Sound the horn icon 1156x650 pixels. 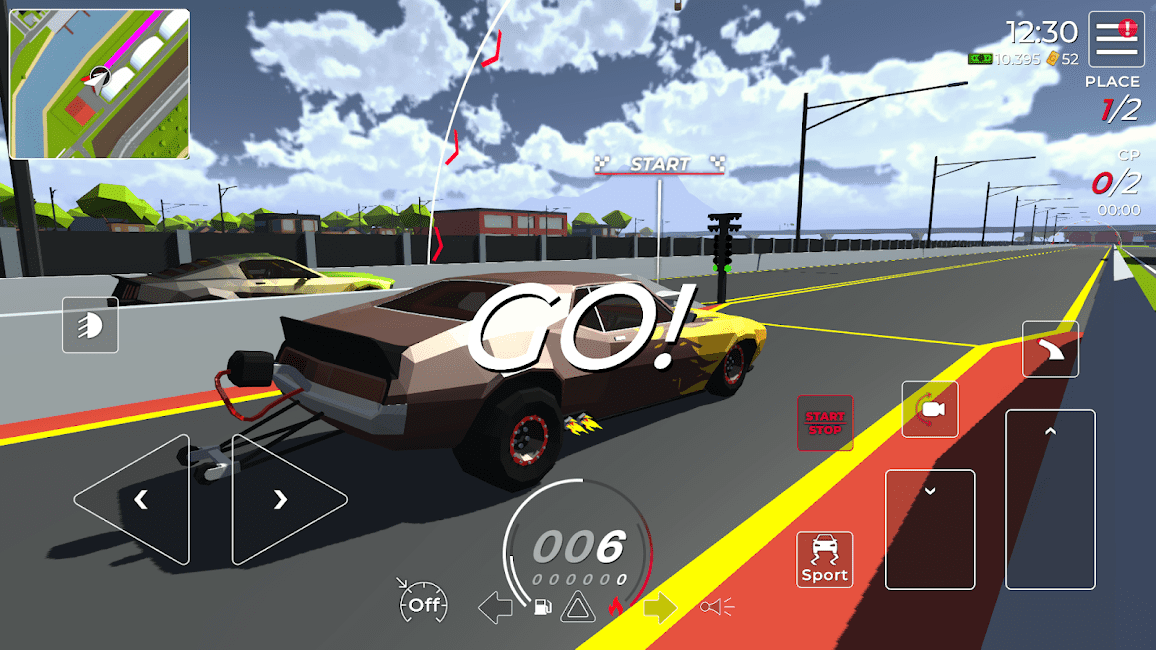pyautogui.click(x=717, y=607)
